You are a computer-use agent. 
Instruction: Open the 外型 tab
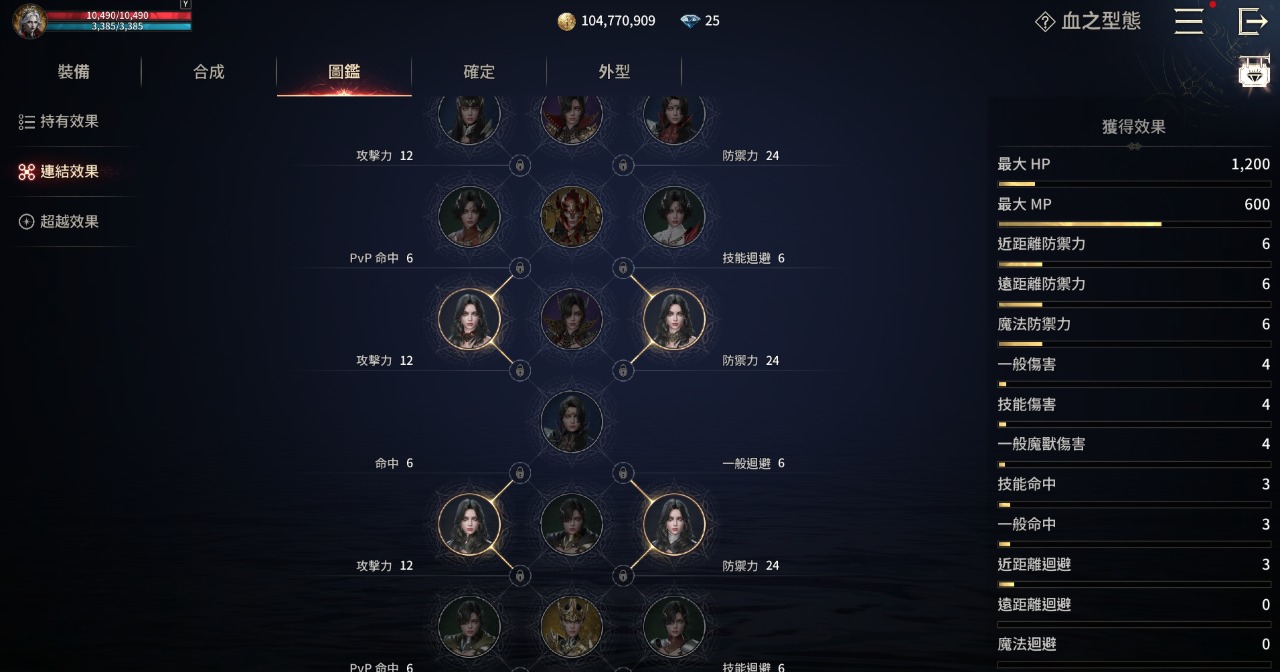(x=614, y=72)
